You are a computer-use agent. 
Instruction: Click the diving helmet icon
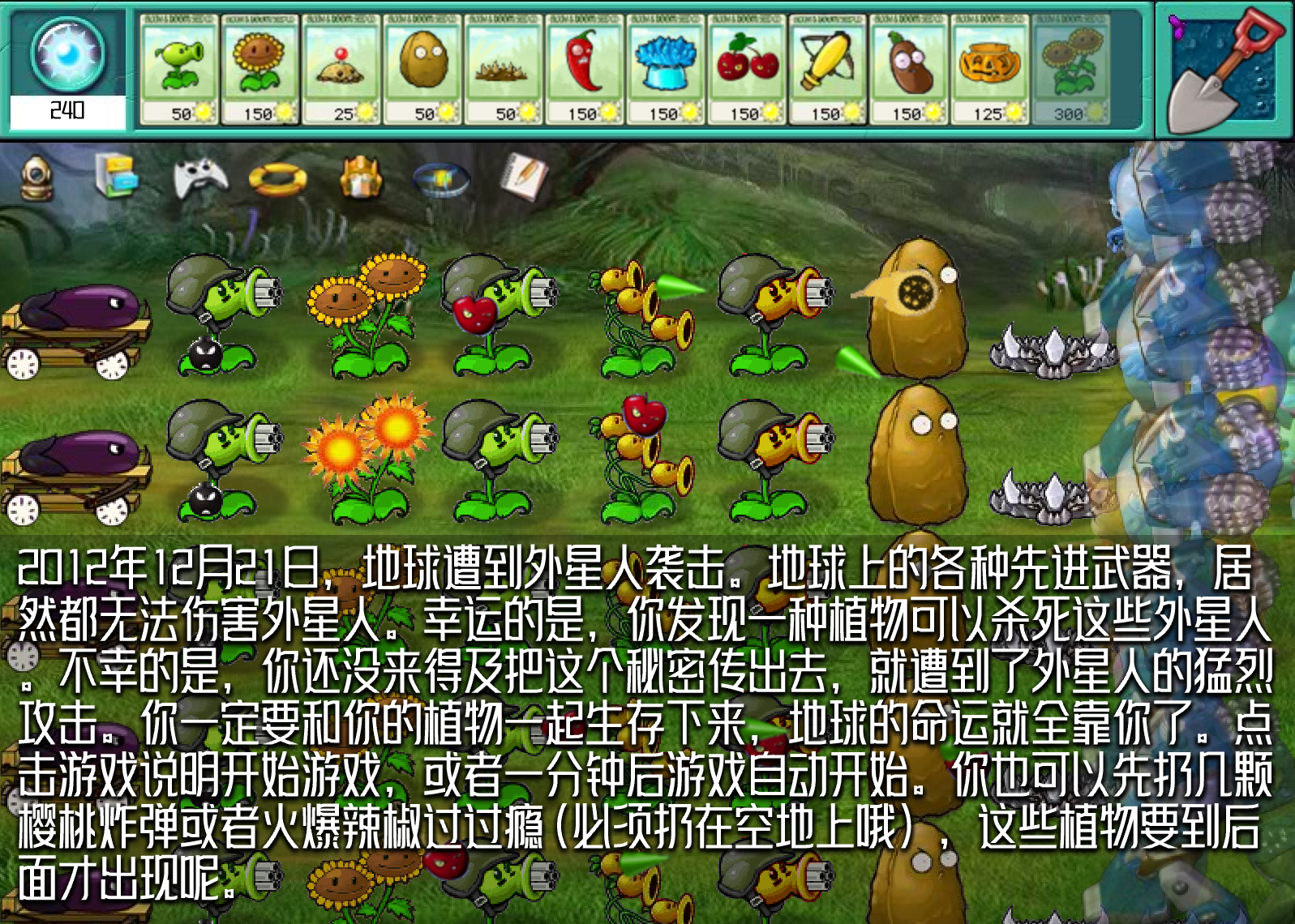[34, 179]
